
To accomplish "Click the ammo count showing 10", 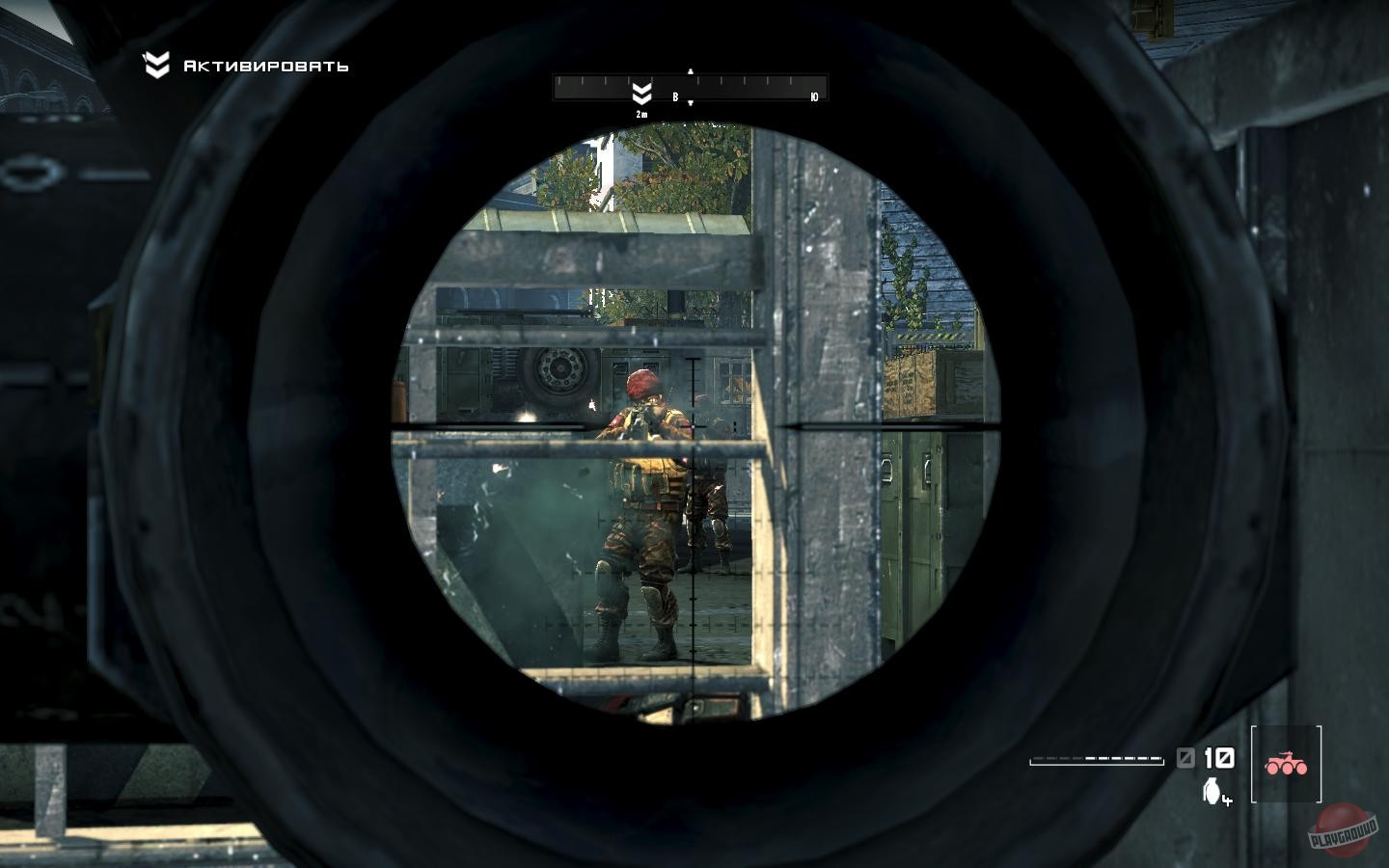I will pyautogui.click(x=1218, y=757).
